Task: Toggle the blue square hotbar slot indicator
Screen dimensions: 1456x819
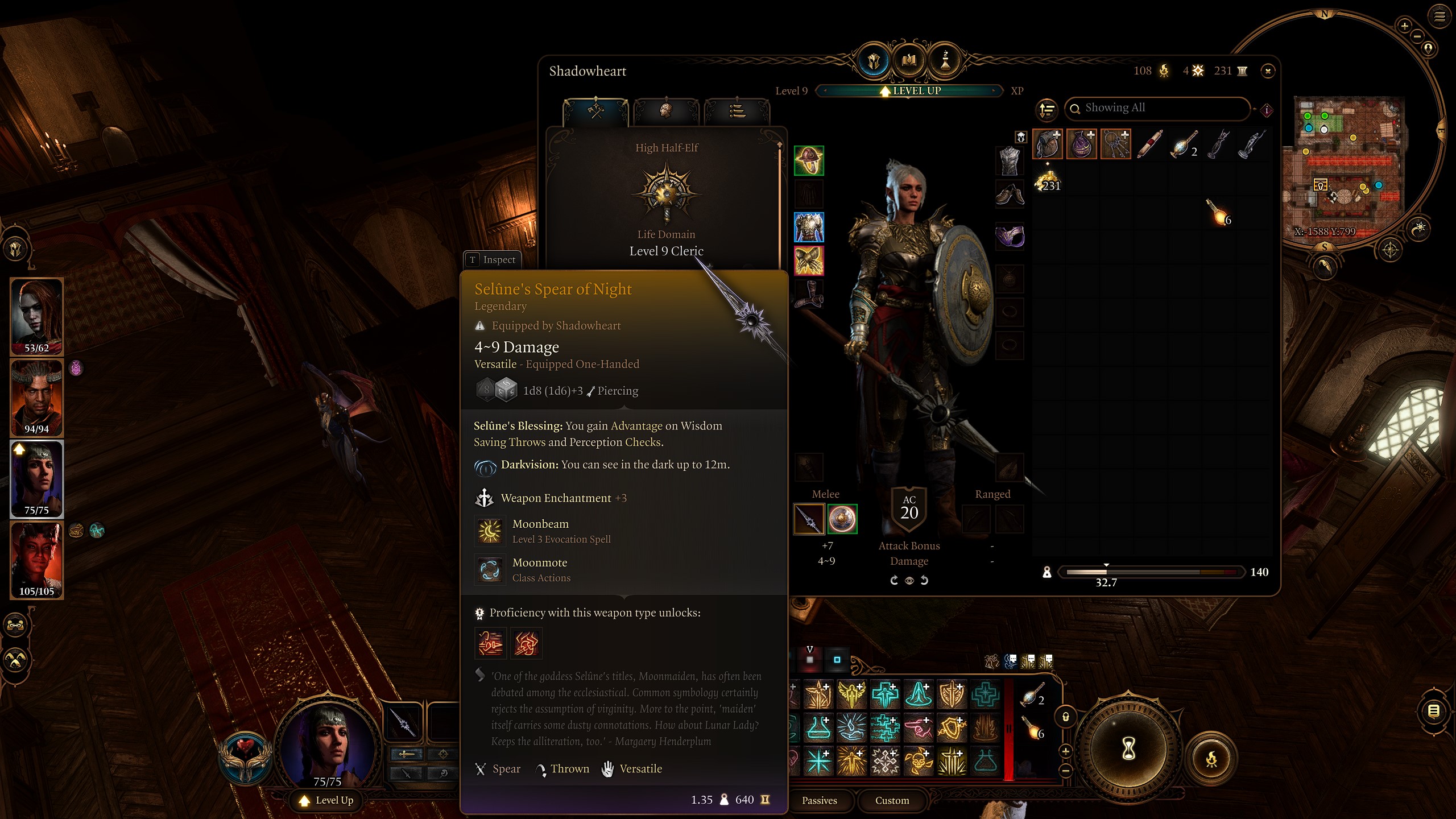Action: (838, 660)
